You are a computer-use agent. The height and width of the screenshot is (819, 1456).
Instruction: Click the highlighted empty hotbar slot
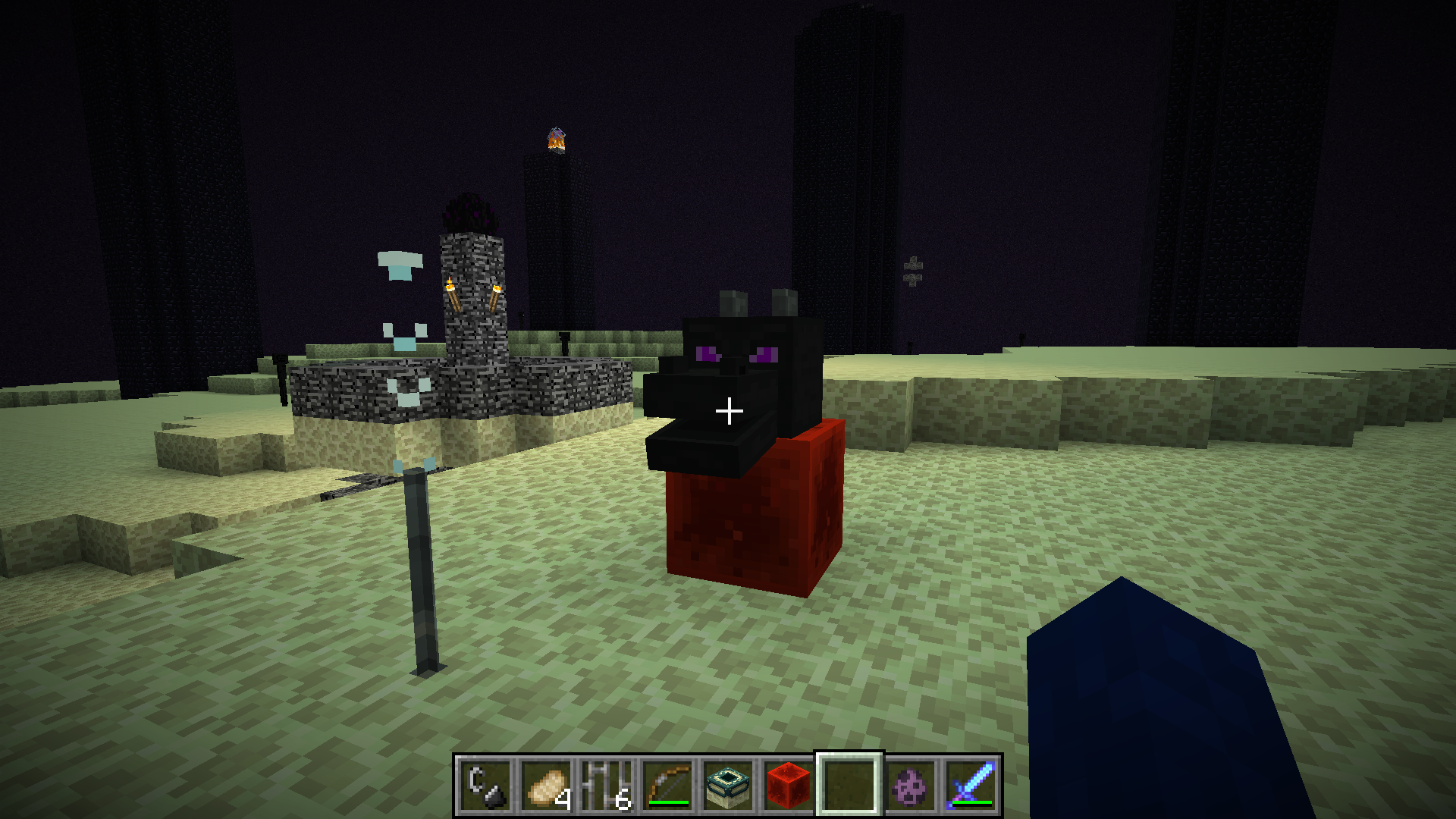pyautogui.click(x=849, y=786)
